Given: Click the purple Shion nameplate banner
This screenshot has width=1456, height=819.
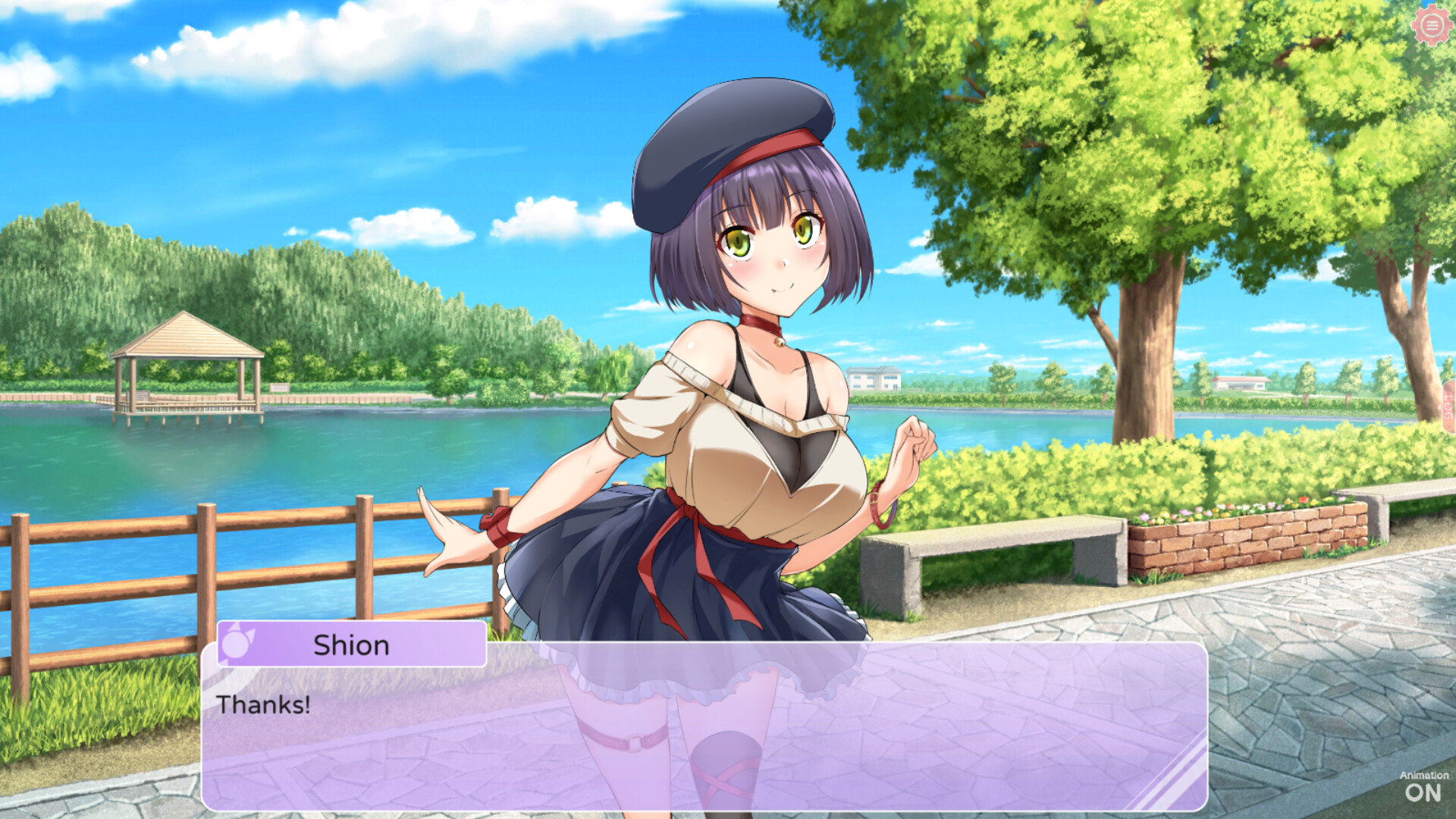Looking at the screenshot, I should pyautogui.click(x=353, y=645).
